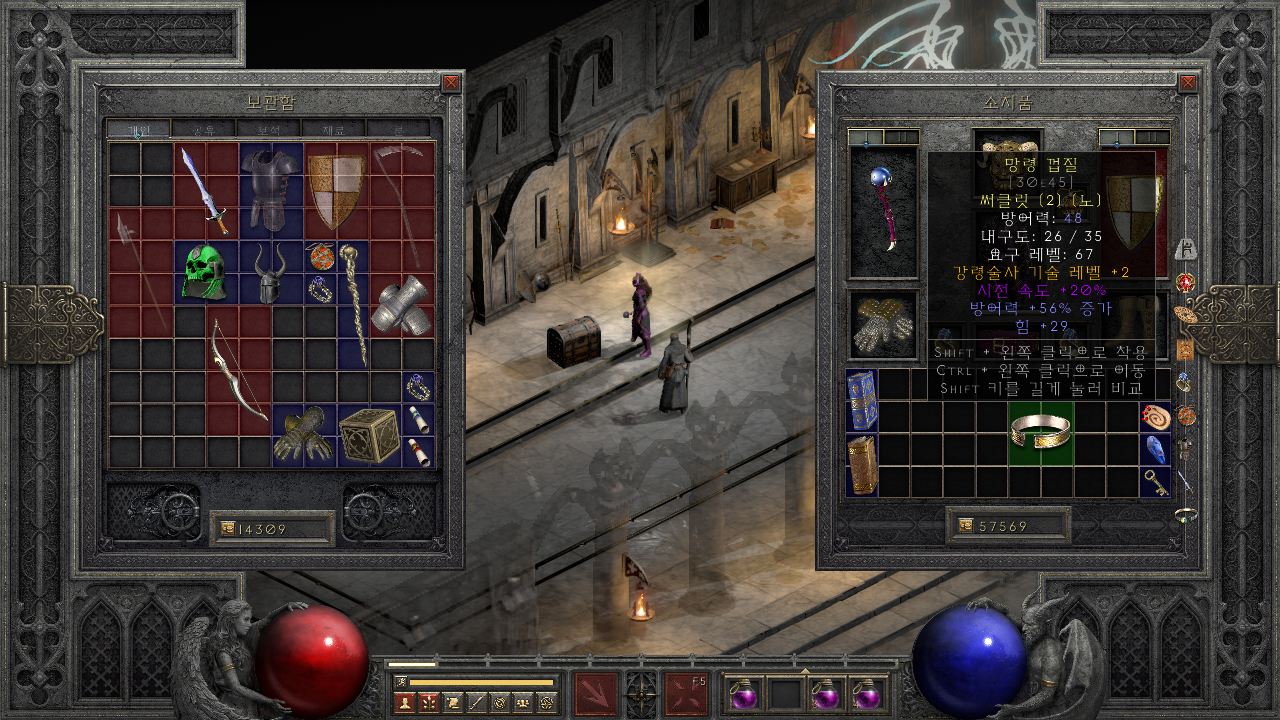1280x720 pixels.
Task: Select the 재료 stash tab
Action: [334, 129]
